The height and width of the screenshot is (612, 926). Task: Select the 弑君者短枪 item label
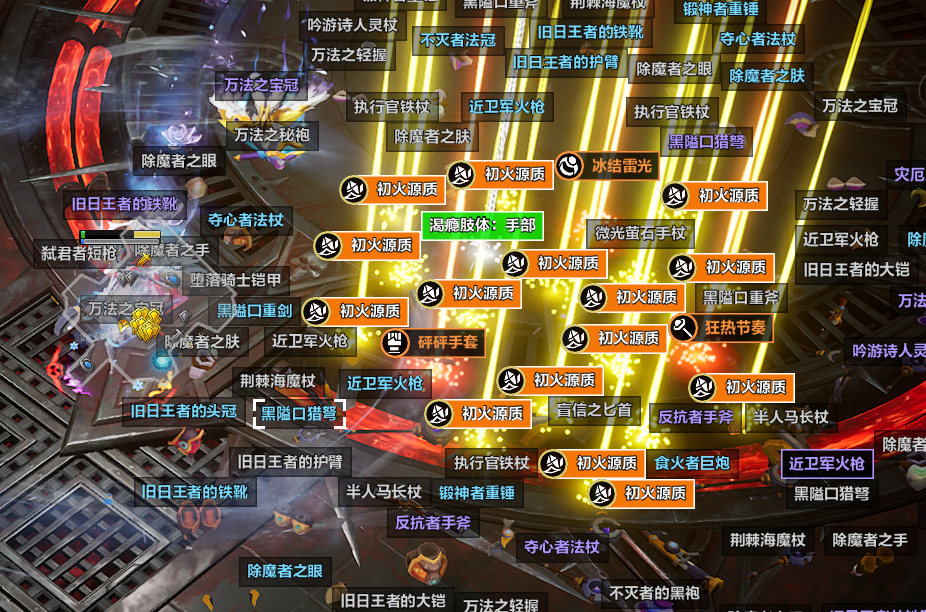79,253
